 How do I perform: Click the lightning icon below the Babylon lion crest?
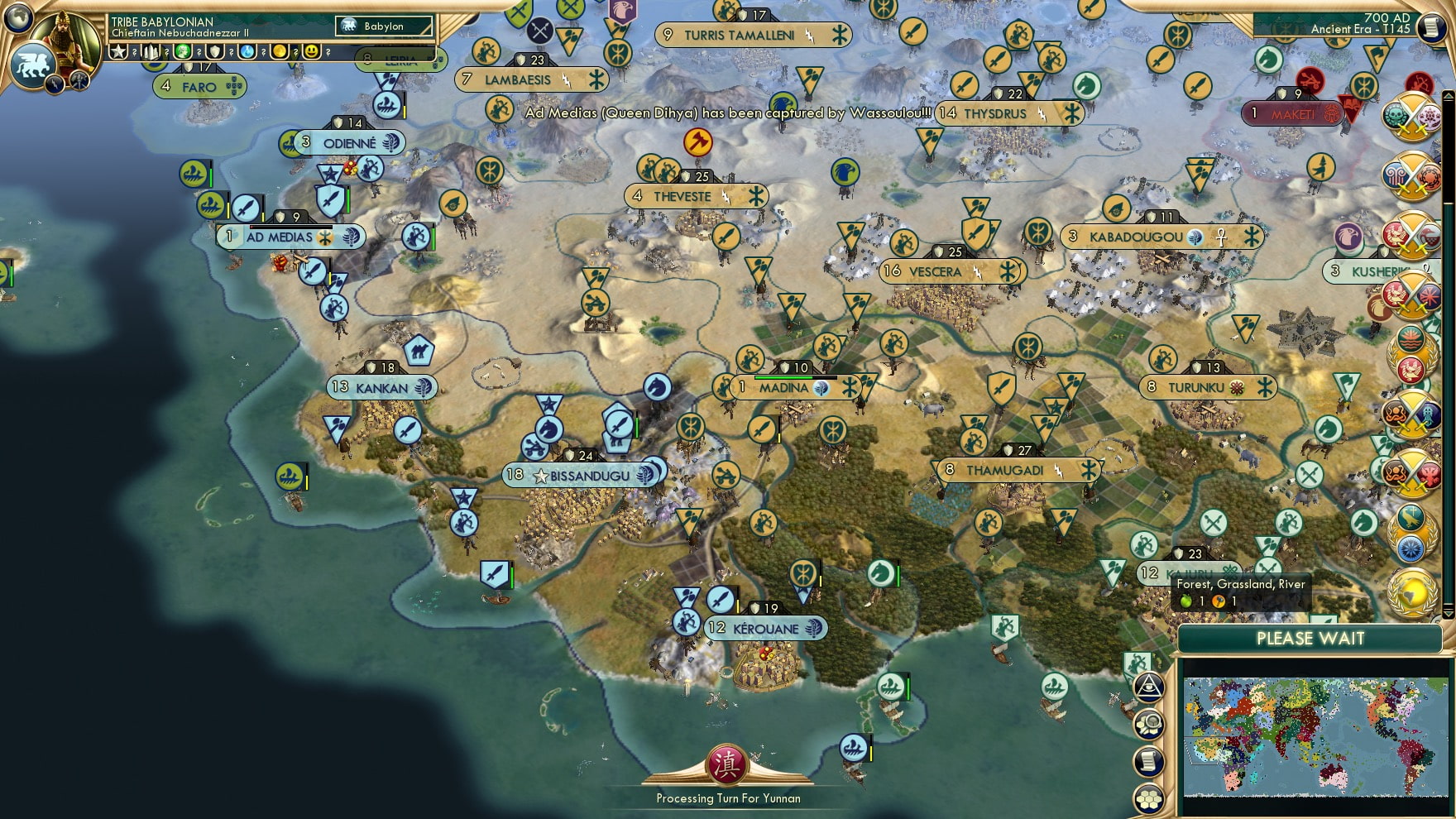(x=55, y=84)
